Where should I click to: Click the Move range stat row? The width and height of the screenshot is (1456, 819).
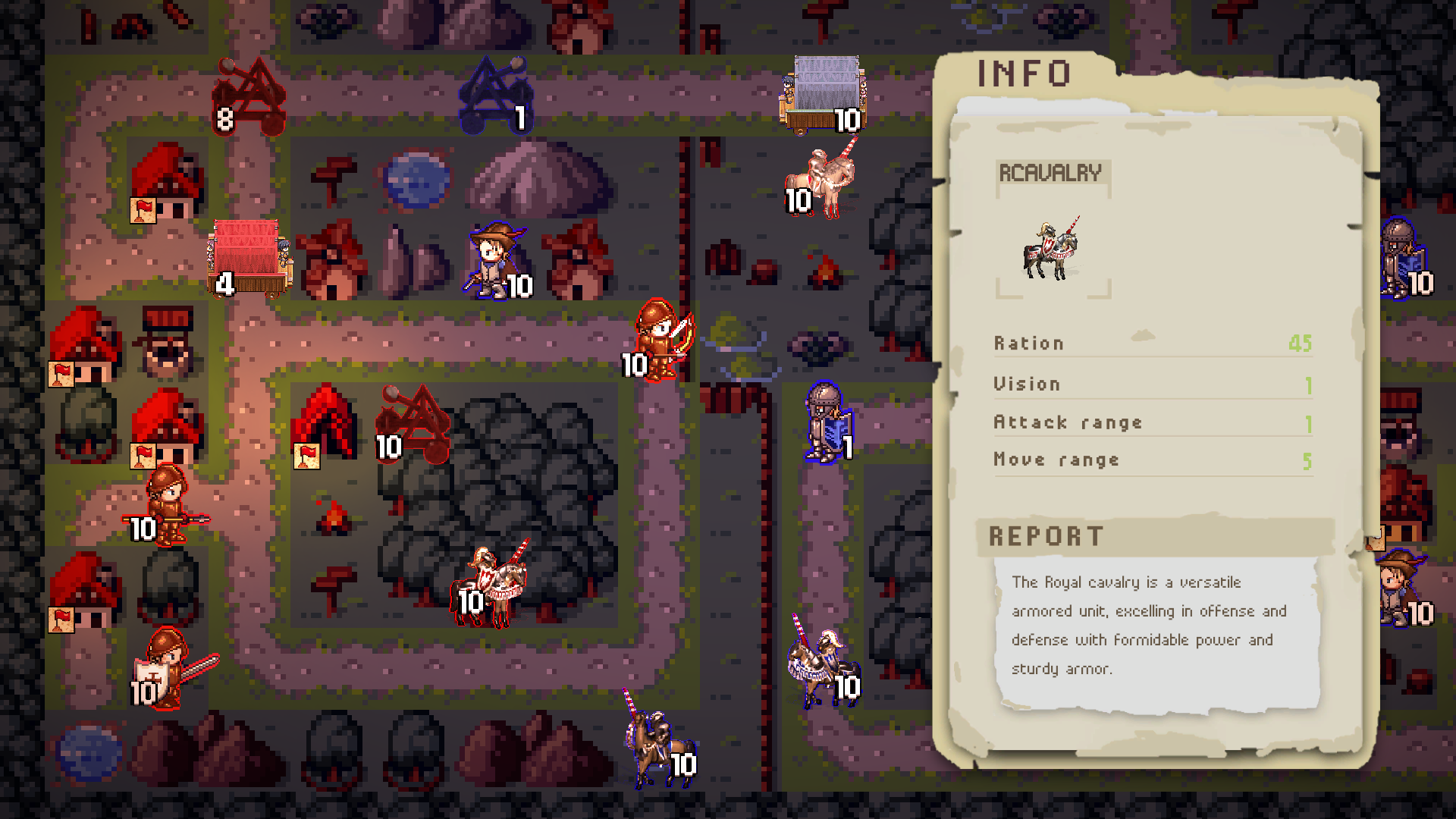point(1056,459)
